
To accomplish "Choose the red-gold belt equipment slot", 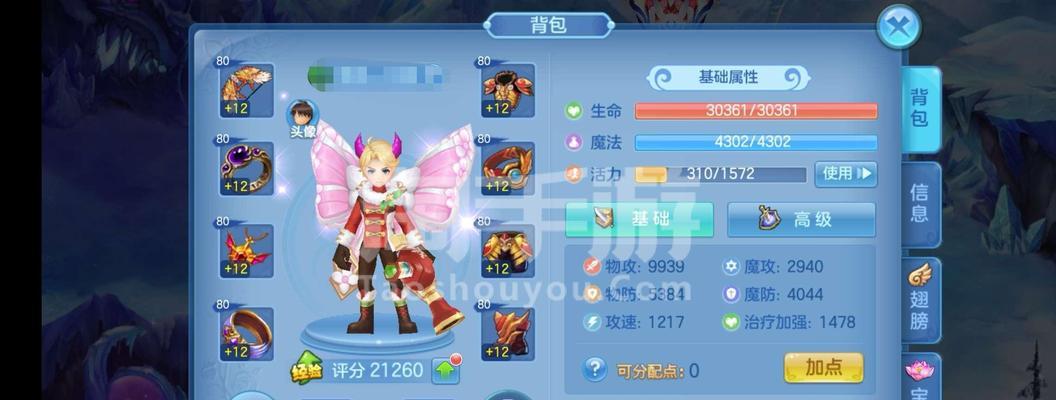I will [508, 168].
